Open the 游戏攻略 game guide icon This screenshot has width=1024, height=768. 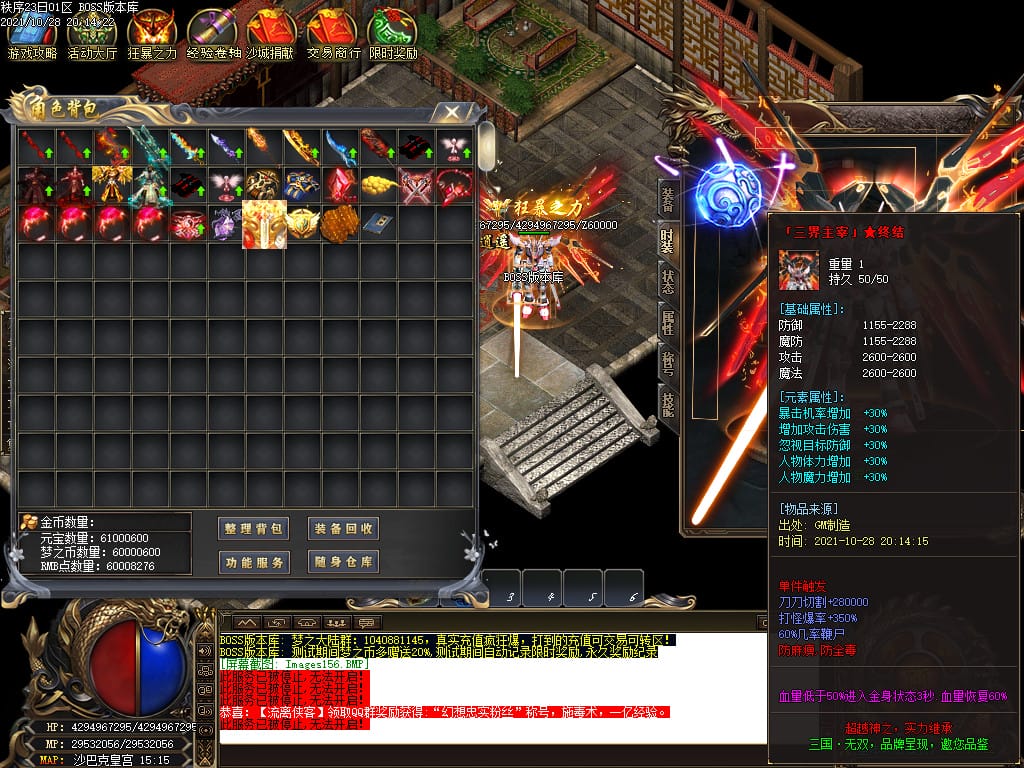(x=32, y=35)
